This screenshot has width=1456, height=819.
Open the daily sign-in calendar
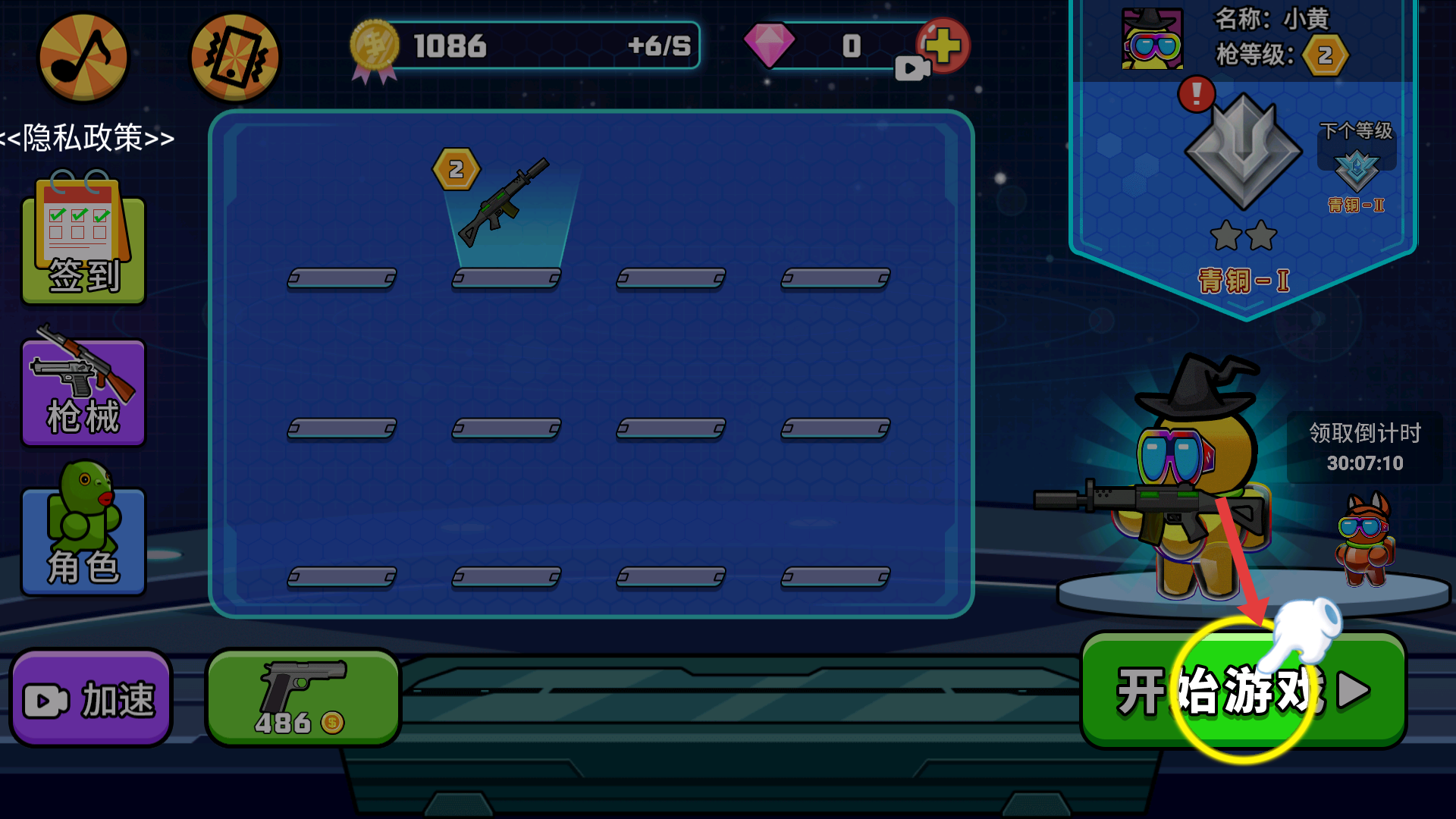tap(83, 241)
